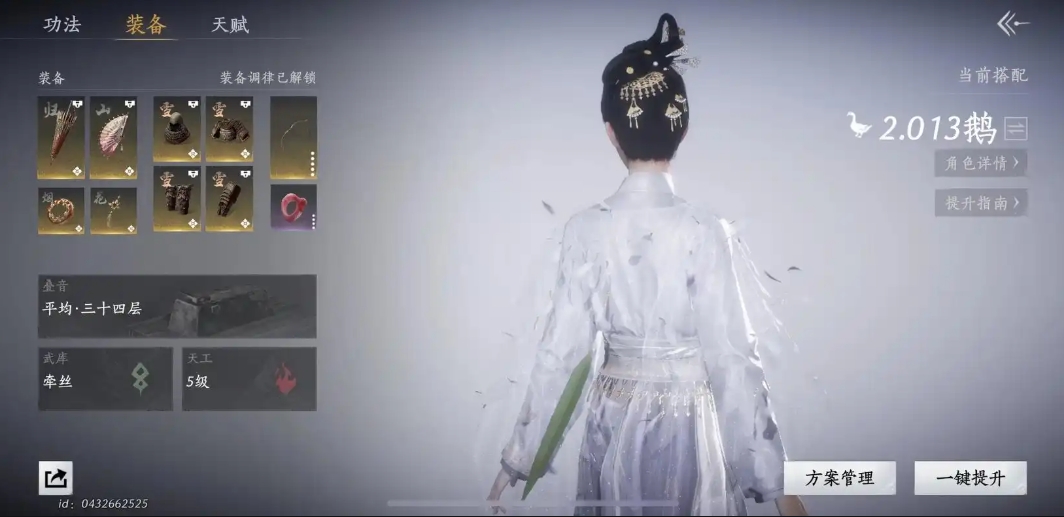Open 方案管理 scheme management
Image resolution: width=1064 pixels, height=517 pixels.
click(839, 478)
